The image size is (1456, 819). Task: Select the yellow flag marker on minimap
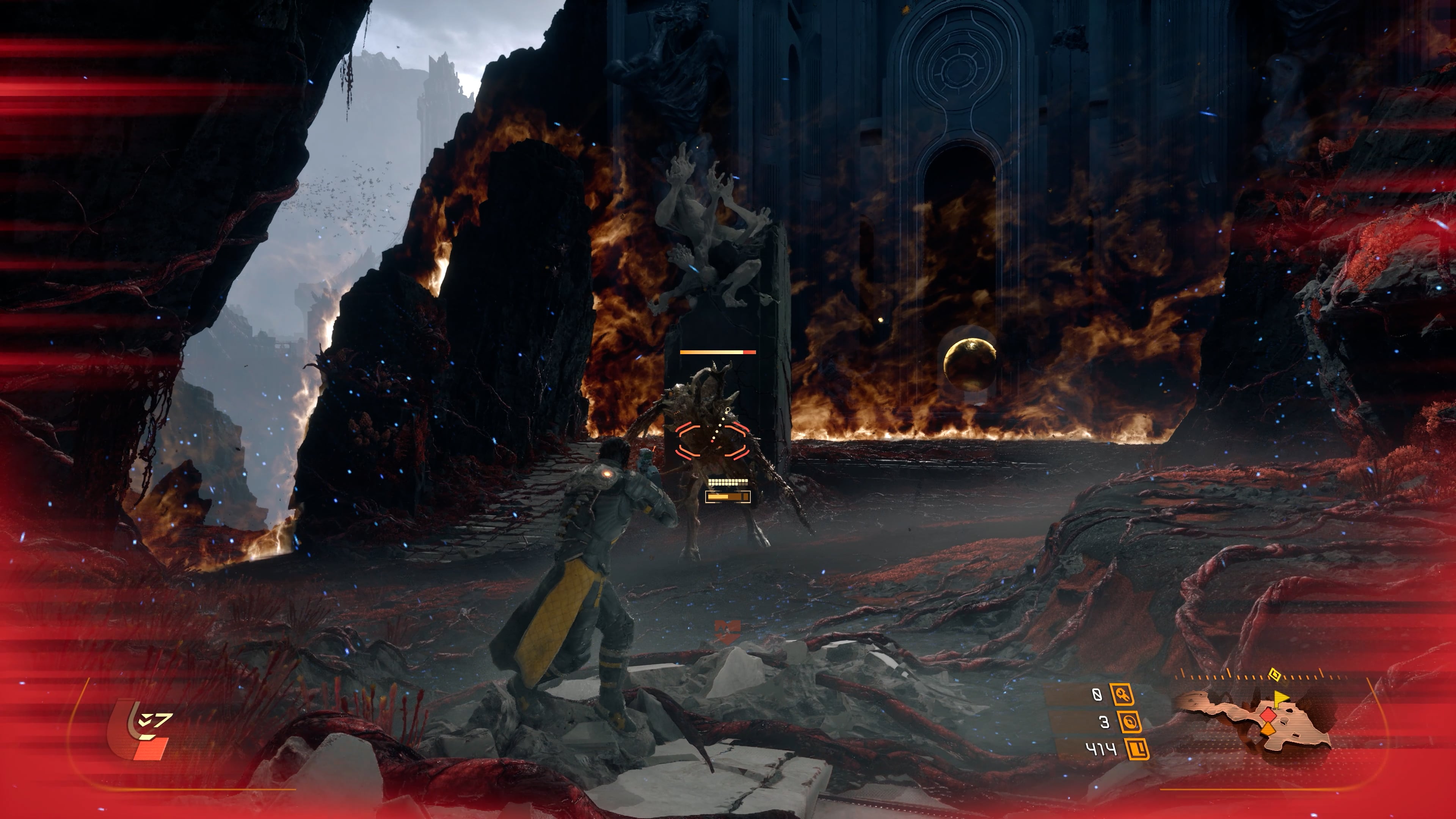pyautogui.click(x=1280, y=698)
